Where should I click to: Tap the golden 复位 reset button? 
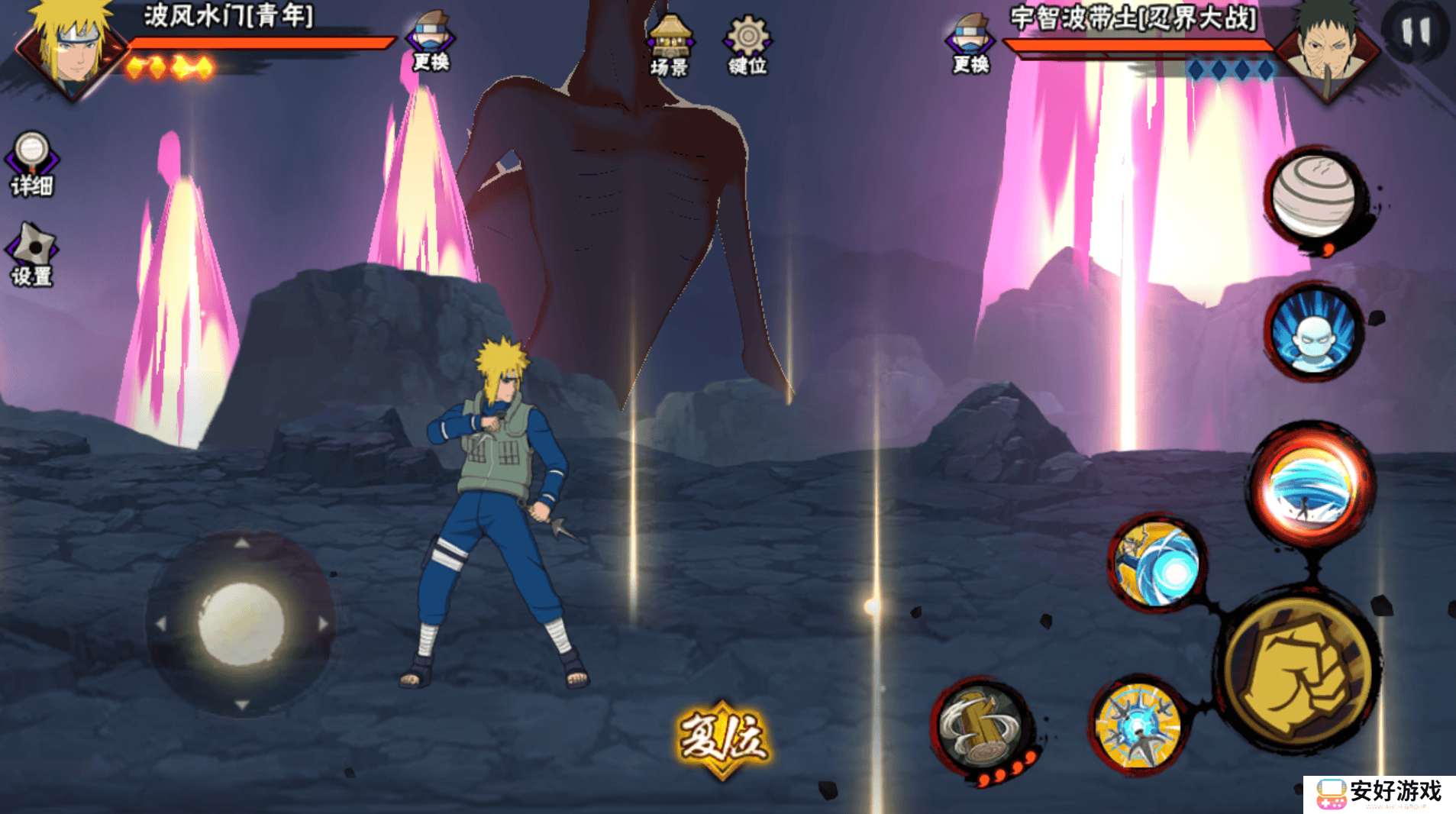[x=722, y=739]
